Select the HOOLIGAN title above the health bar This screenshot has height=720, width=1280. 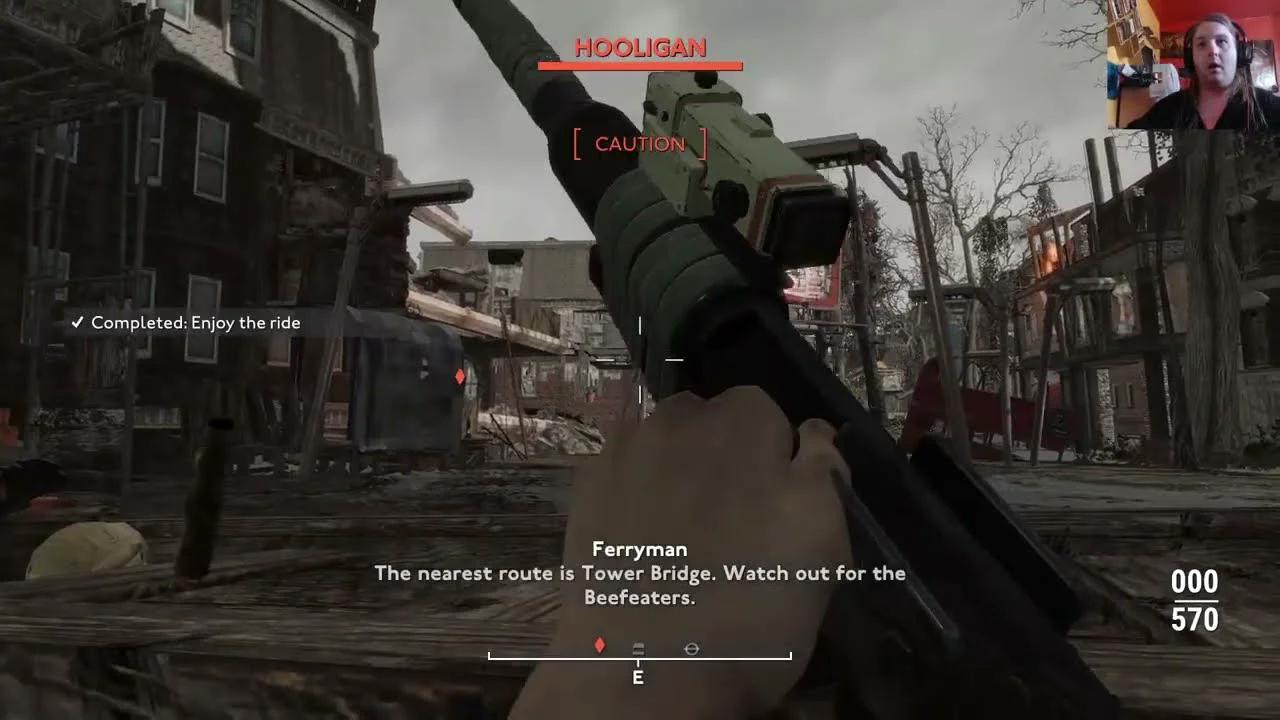[640, 47]
